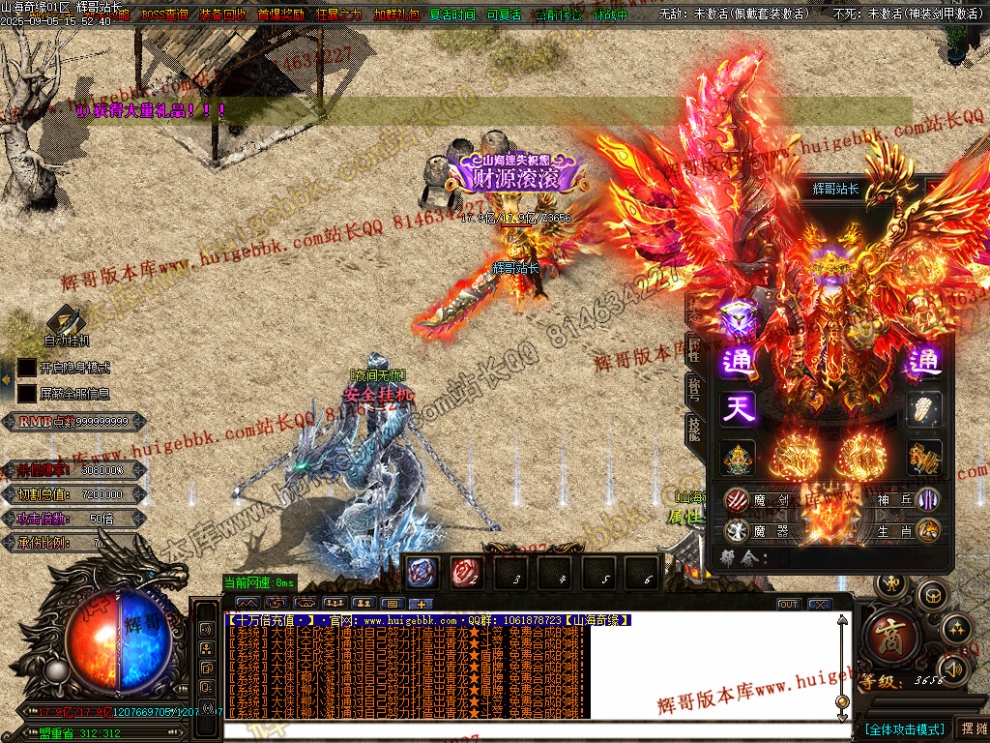Activate the red swirl skill in hotbar
The height and width of the screenshot is (743, 990).
pyautogui.click(x=465, y=572)
